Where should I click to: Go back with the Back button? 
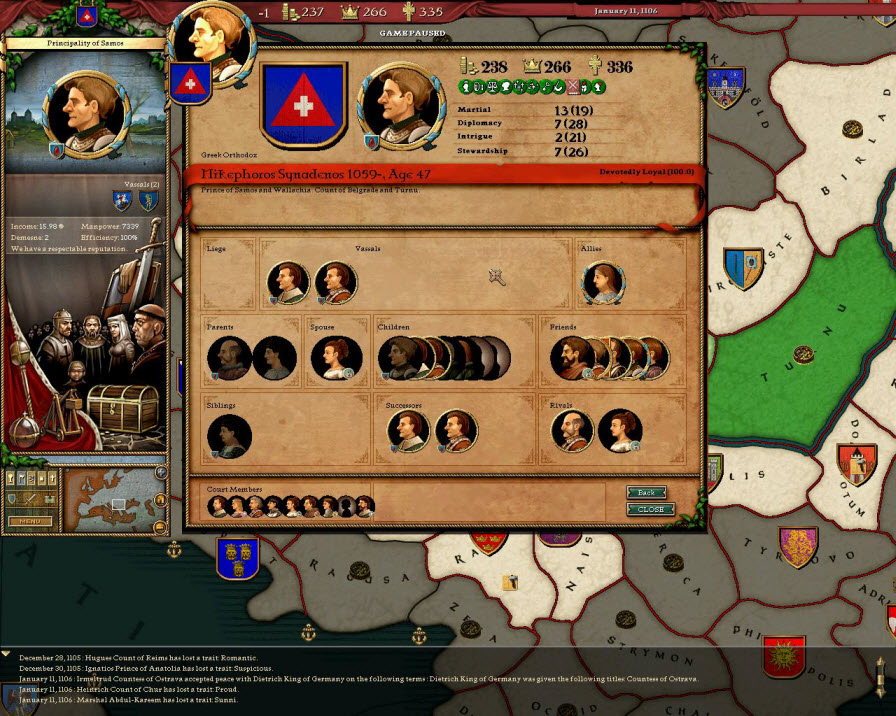click(x=646, y=492)
